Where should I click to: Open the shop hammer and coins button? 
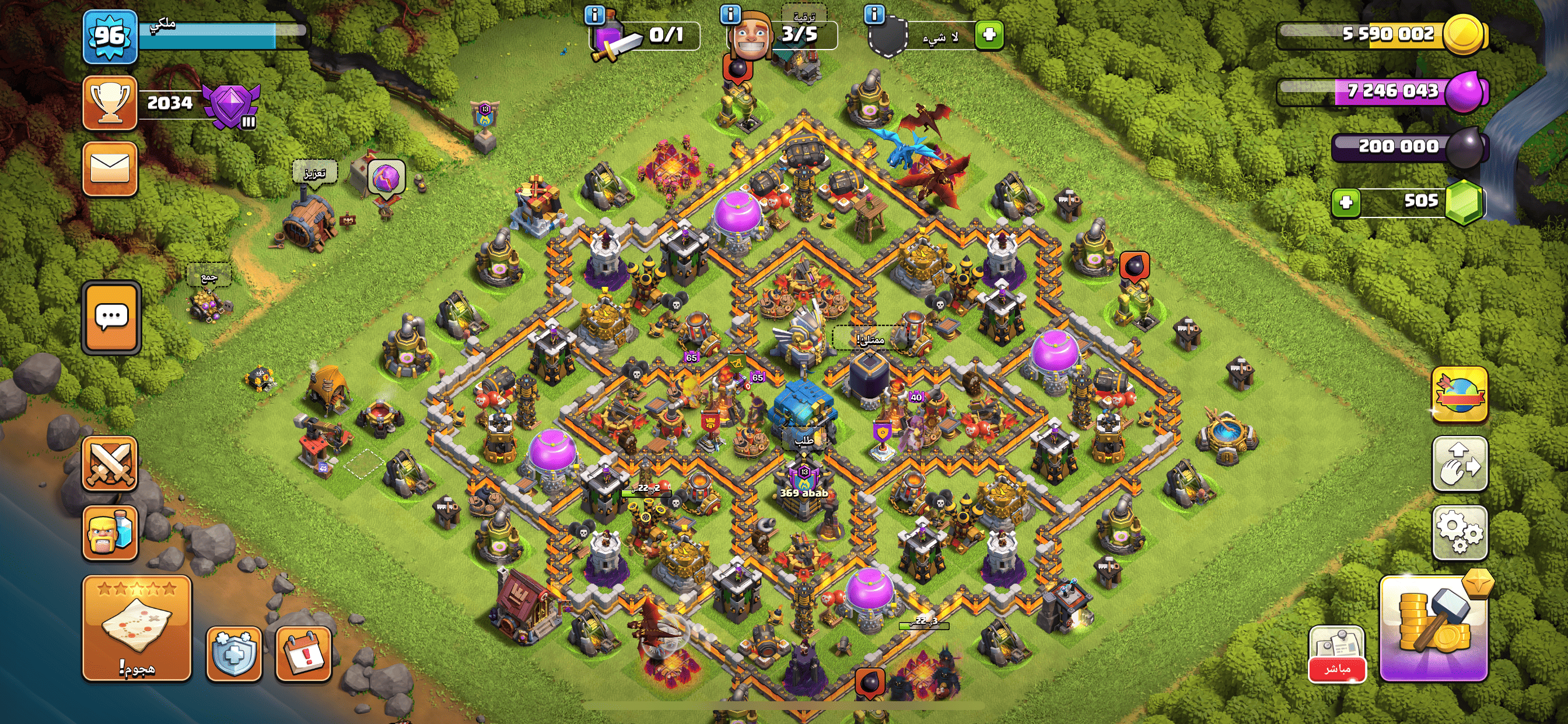coord(1433,627)
